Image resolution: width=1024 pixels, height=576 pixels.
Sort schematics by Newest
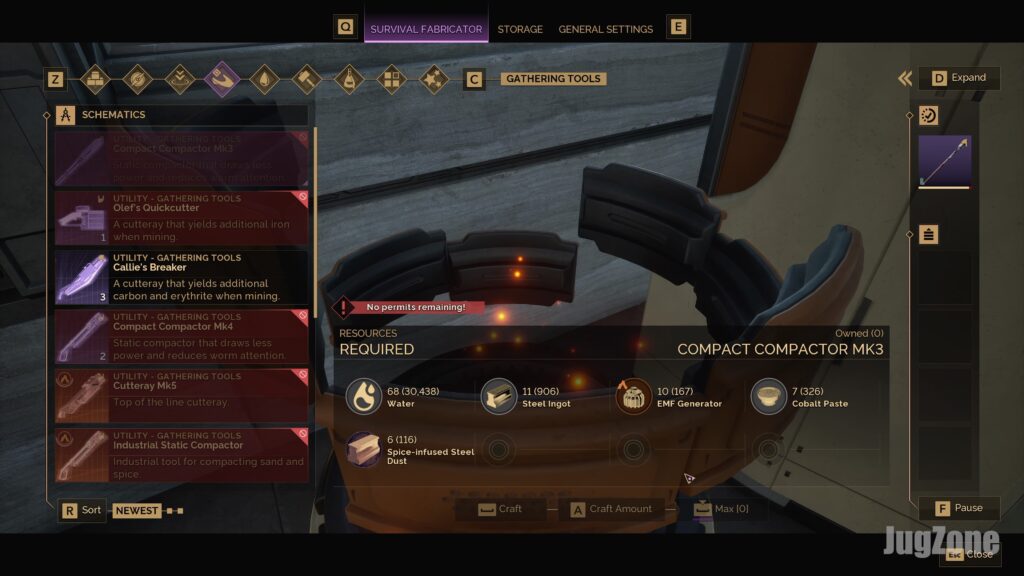[136, 510]
